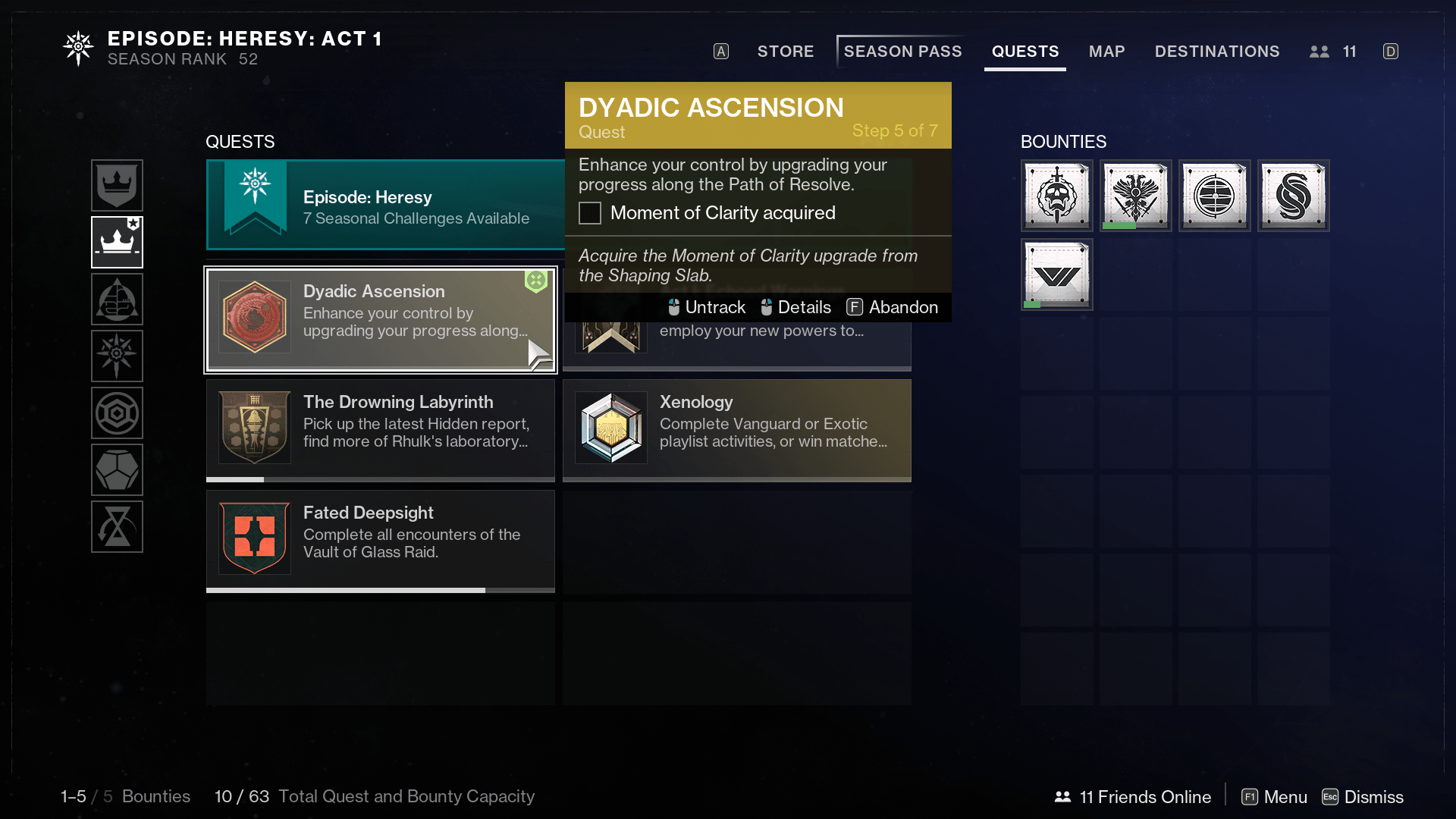Open the hourglass quest filter at sidebar bottom

(118, 526)
